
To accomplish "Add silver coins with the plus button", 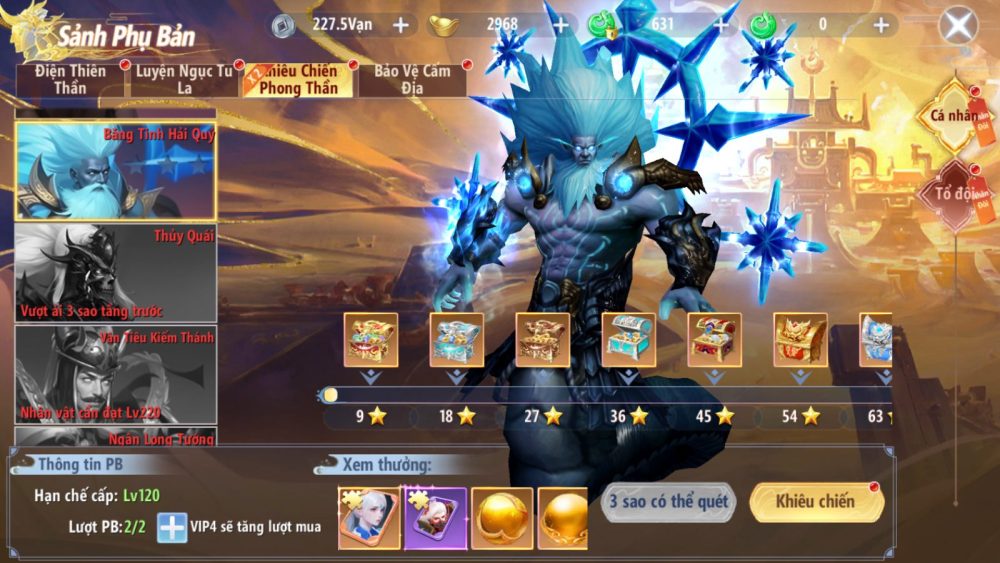I will pos(400,25).
